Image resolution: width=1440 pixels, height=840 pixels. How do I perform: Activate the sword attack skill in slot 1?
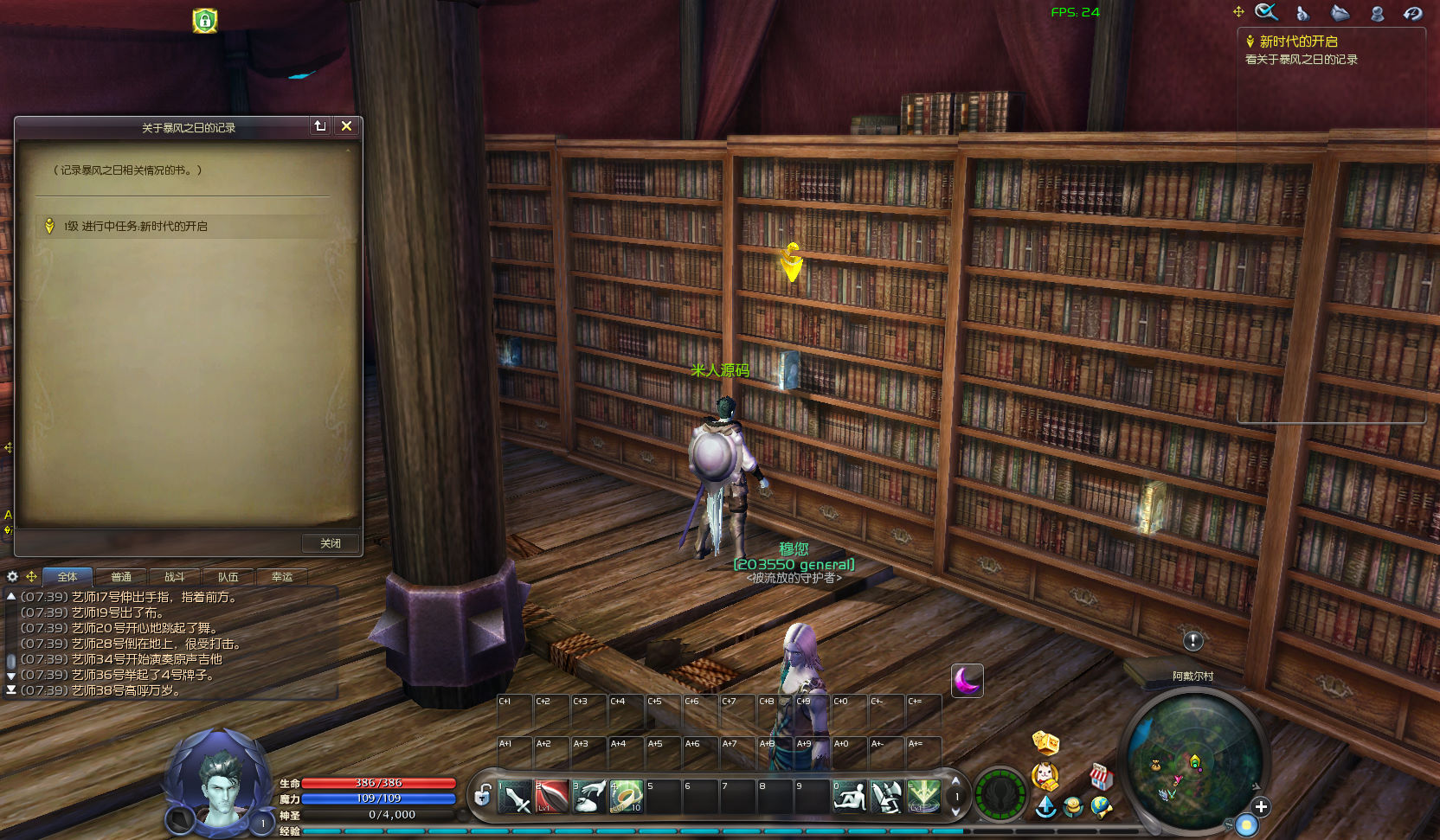(515, 797)
